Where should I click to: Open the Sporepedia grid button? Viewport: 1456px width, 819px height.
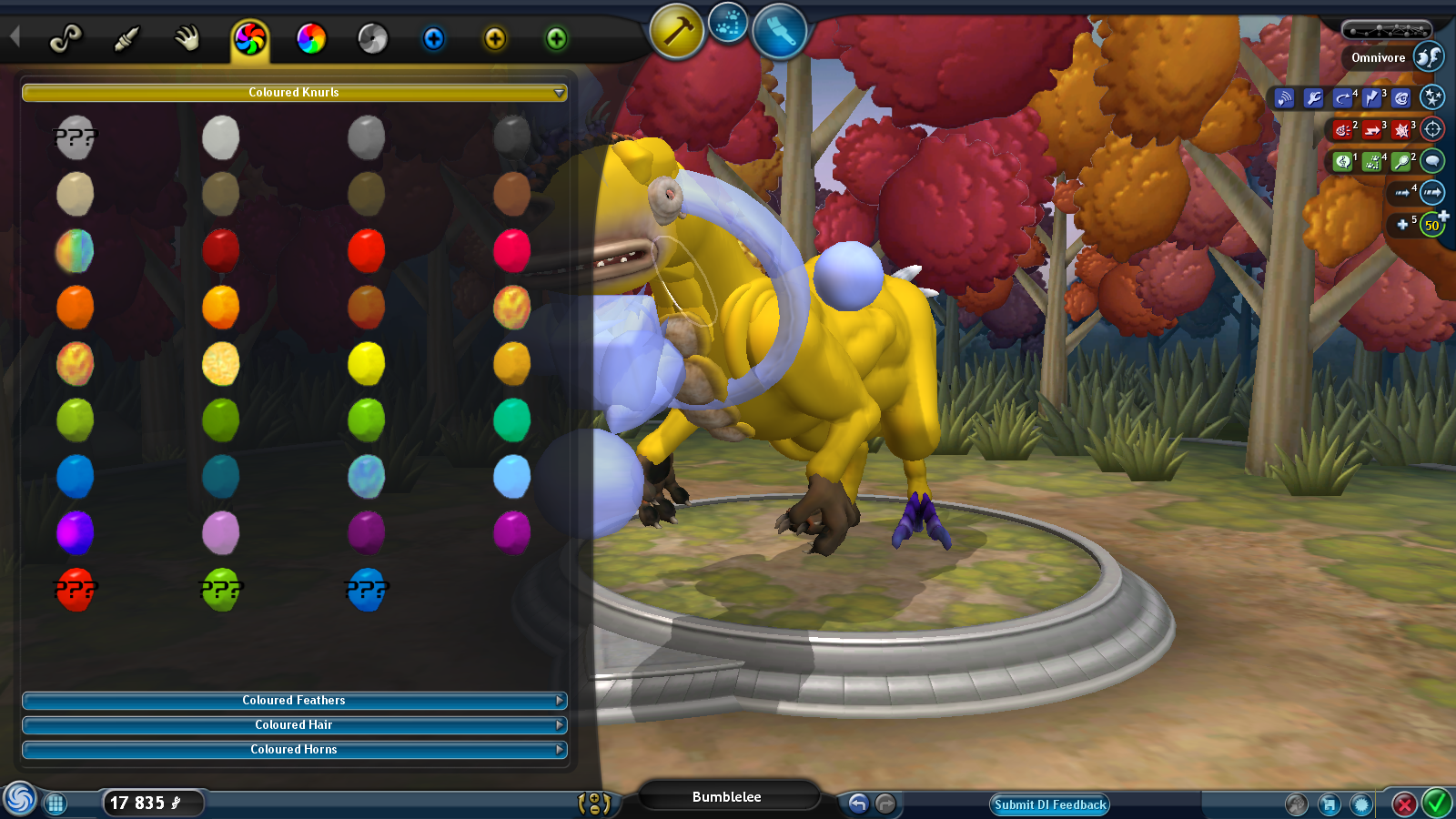pyautogui.click(x=56, y=804)
